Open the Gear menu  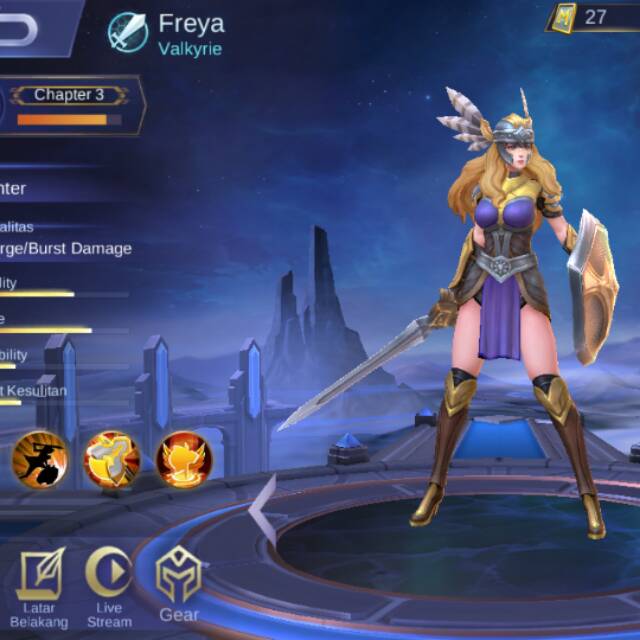point(179,587)
